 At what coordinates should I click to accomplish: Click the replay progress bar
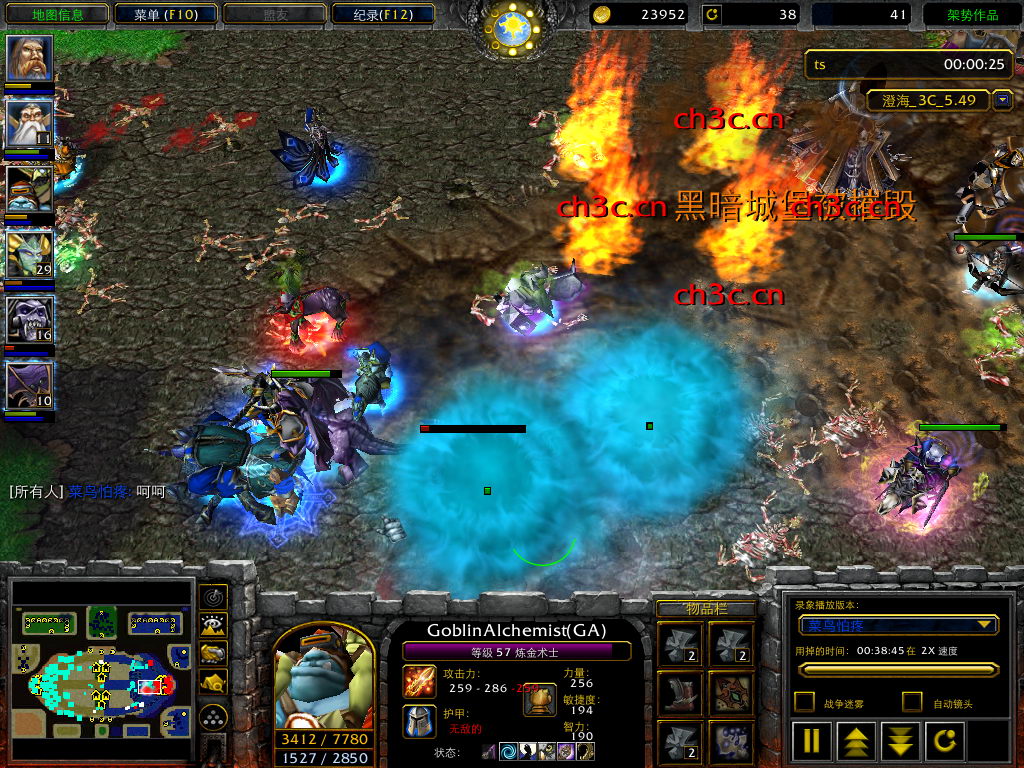coord(898,670)
